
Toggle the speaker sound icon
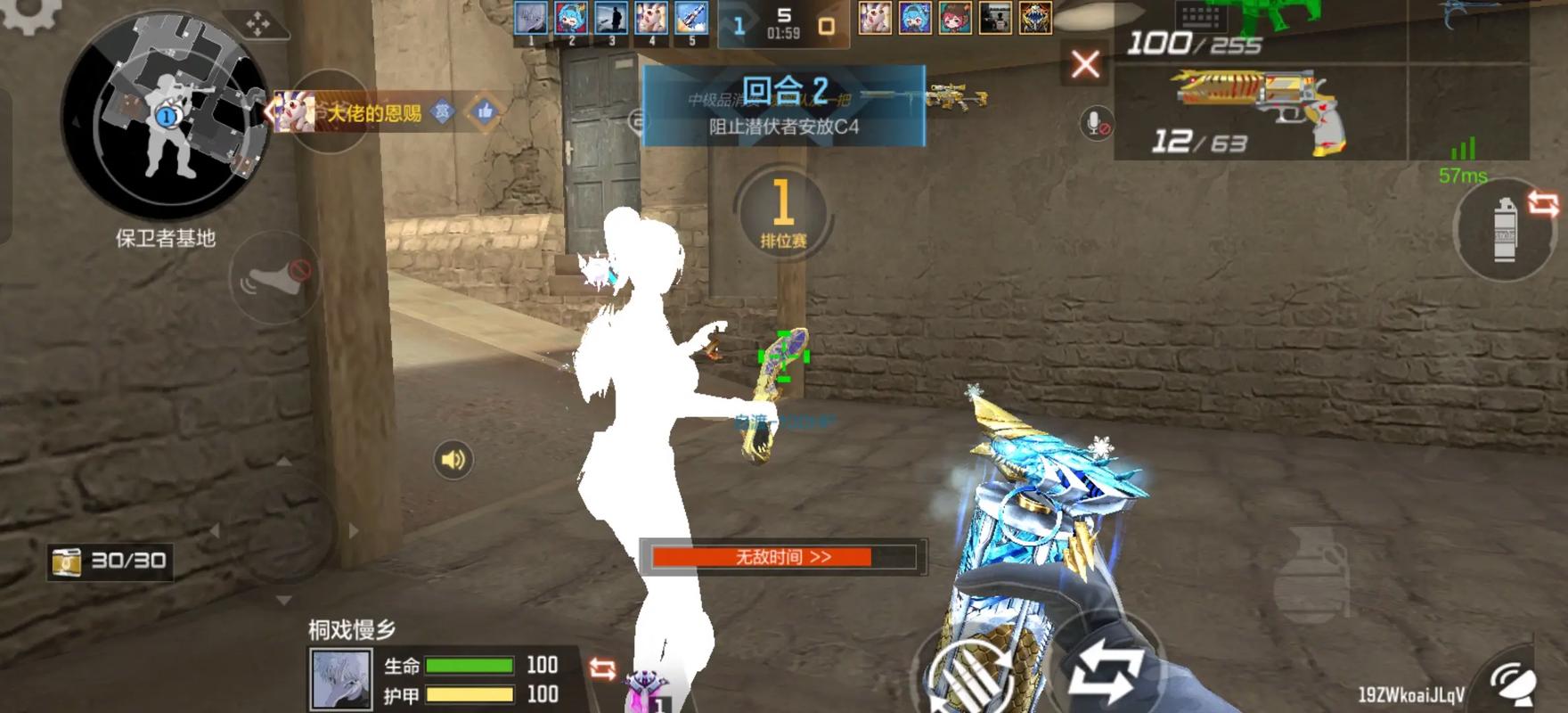[453, 460]
